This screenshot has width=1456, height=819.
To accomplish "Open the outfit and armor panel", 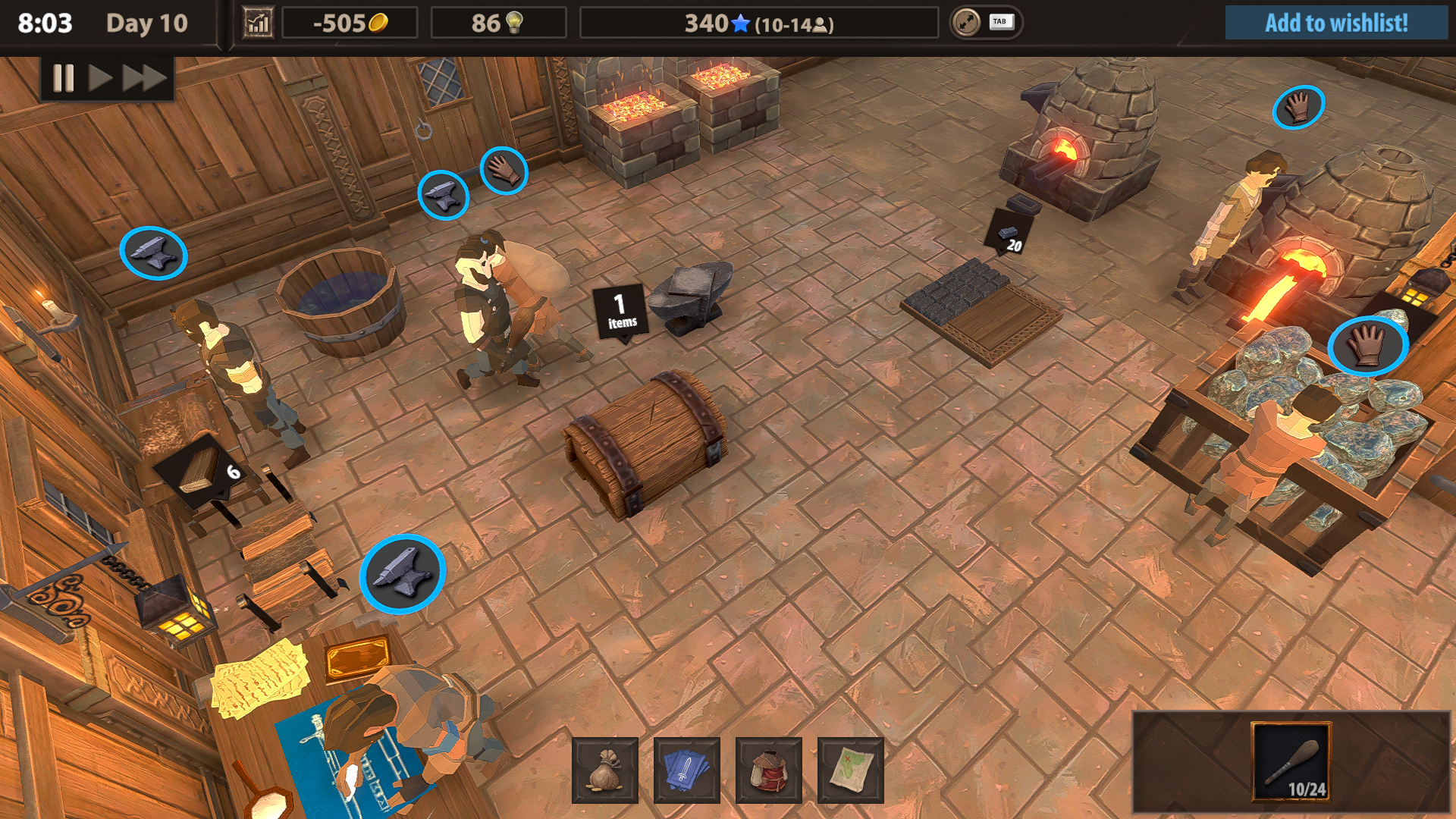I will (x=768, y=768).
